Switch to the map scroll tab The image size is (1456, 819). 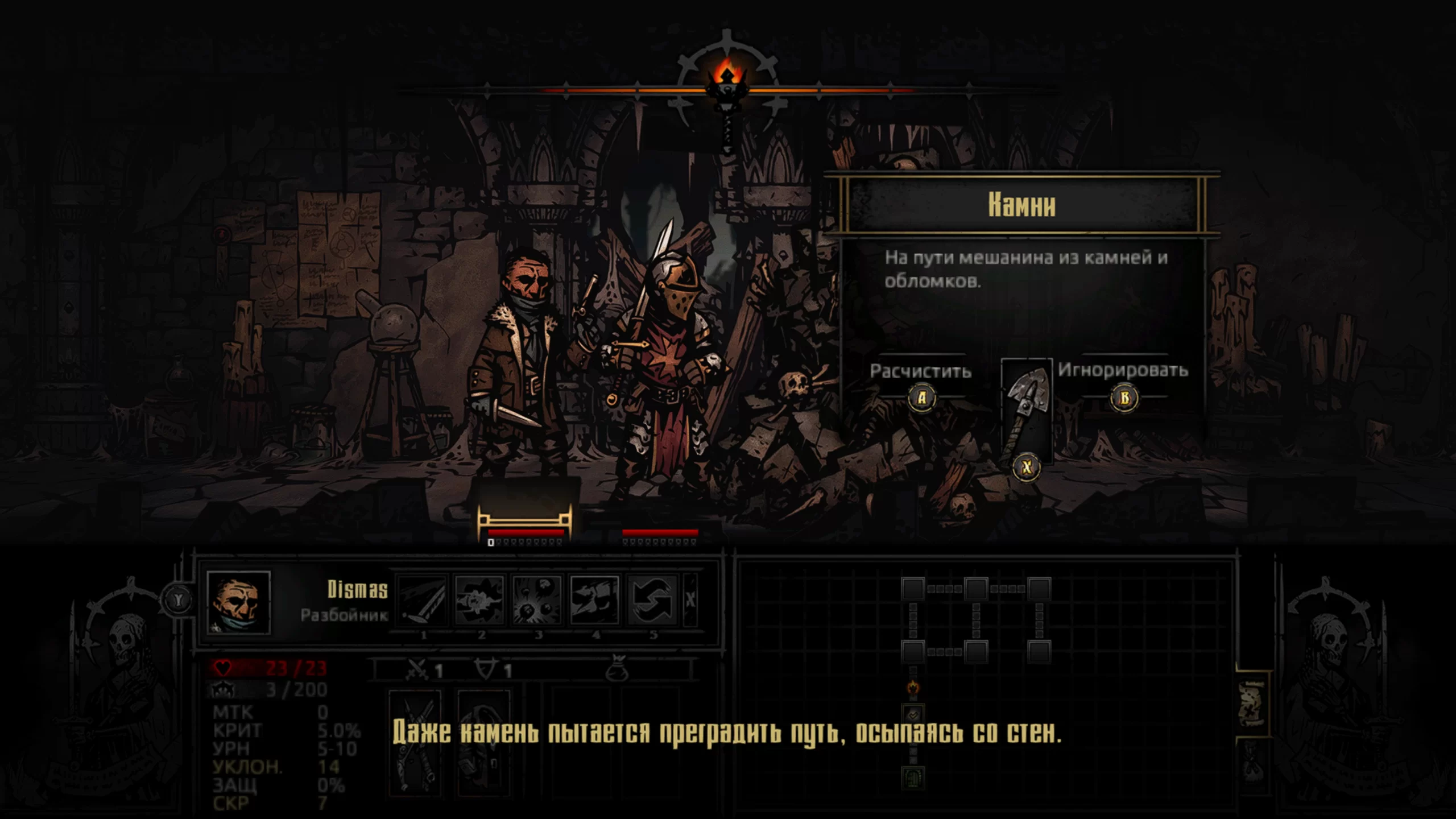click(1252, 704)
